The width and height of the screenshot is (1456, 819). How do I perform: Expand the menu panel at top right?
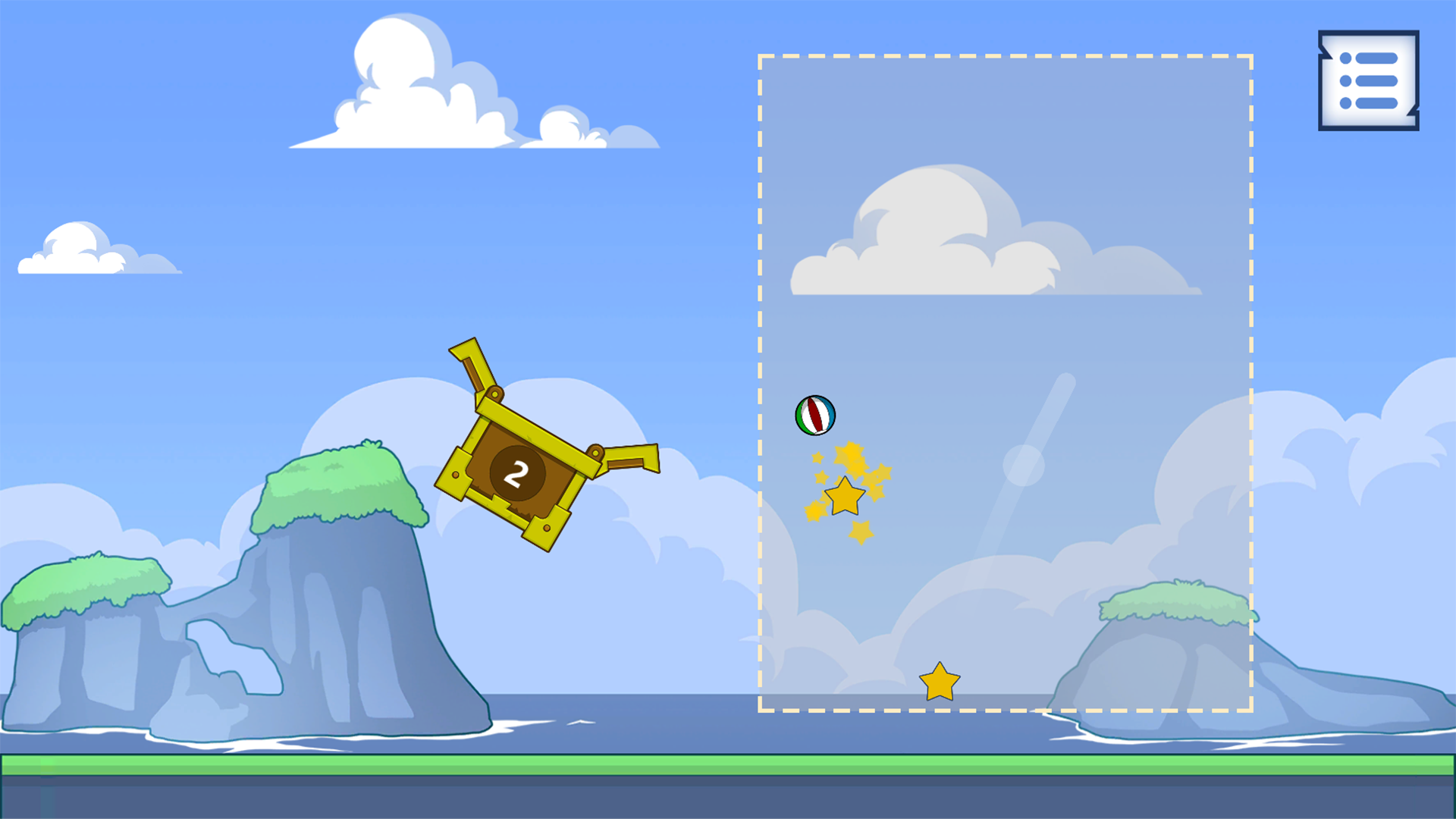pos(1367,80)
